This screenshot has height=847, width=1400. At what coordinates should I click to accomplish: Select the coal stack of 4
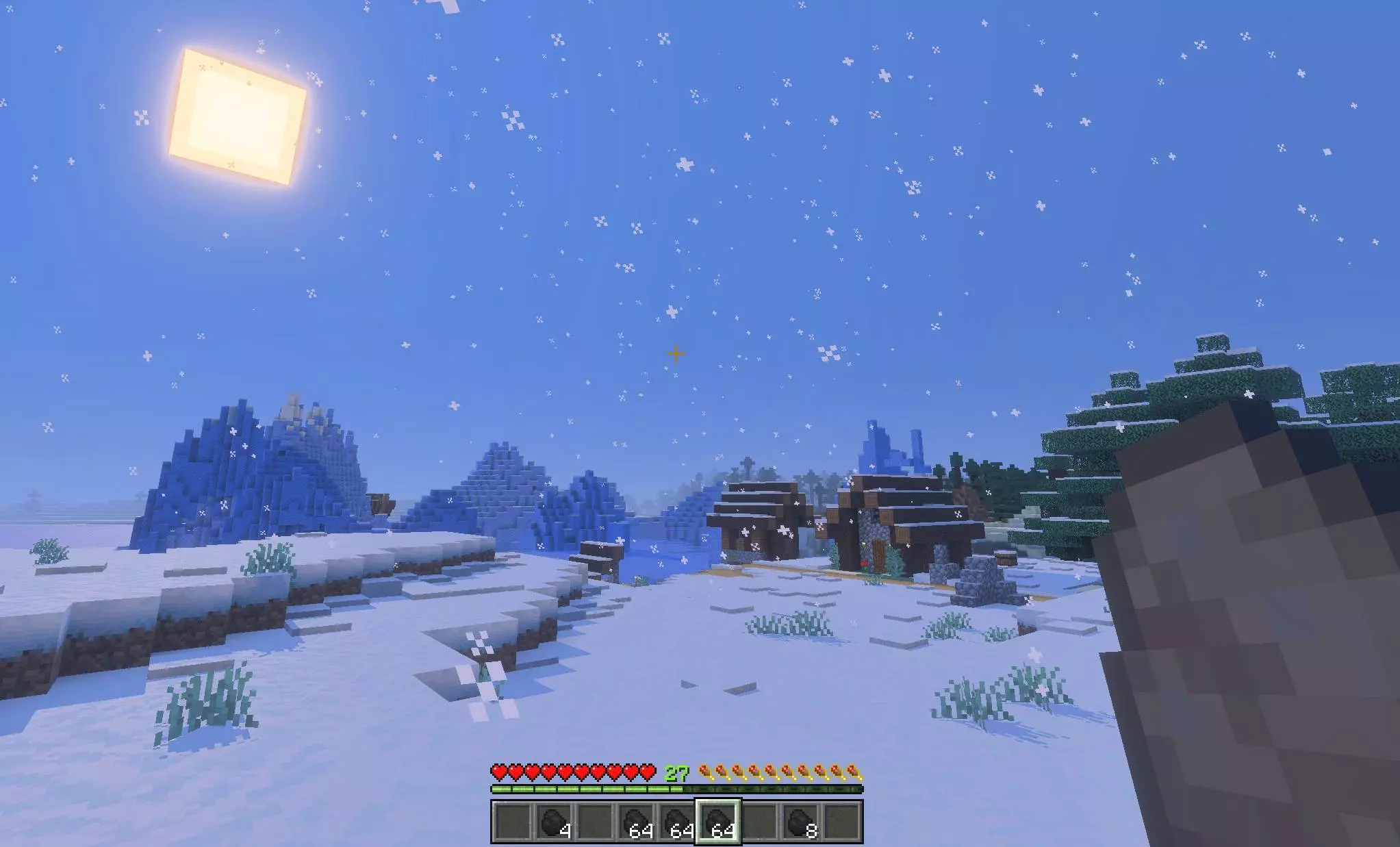click(x=553, y=822)
